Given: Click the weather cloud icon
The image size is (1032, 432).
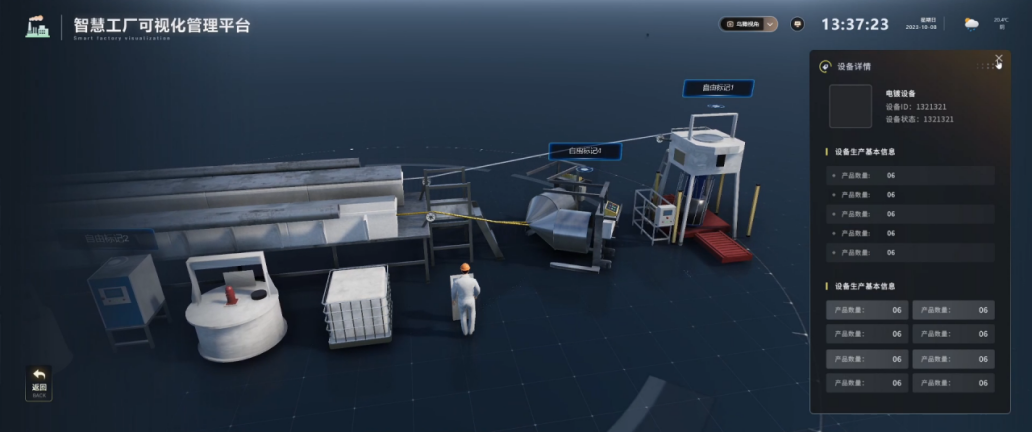Looking at the screenshot, I should tap(971, 24).
